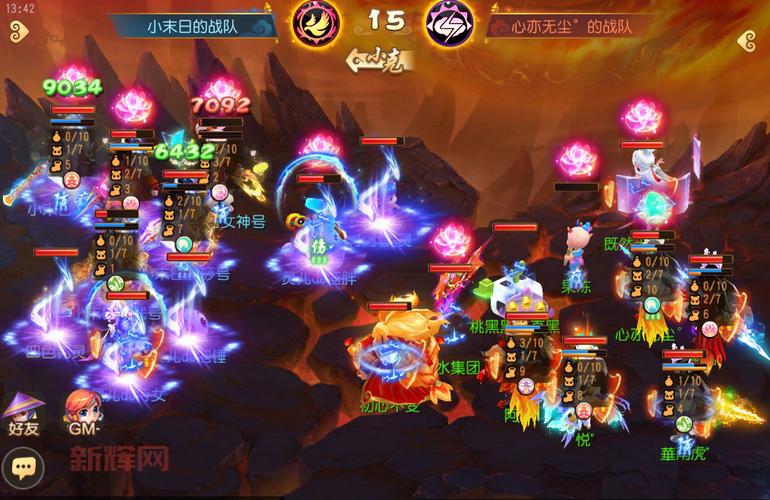Viewport: 770px width, 500px height.
Task: Open the 好友 friends list
Action: point(22,412)
